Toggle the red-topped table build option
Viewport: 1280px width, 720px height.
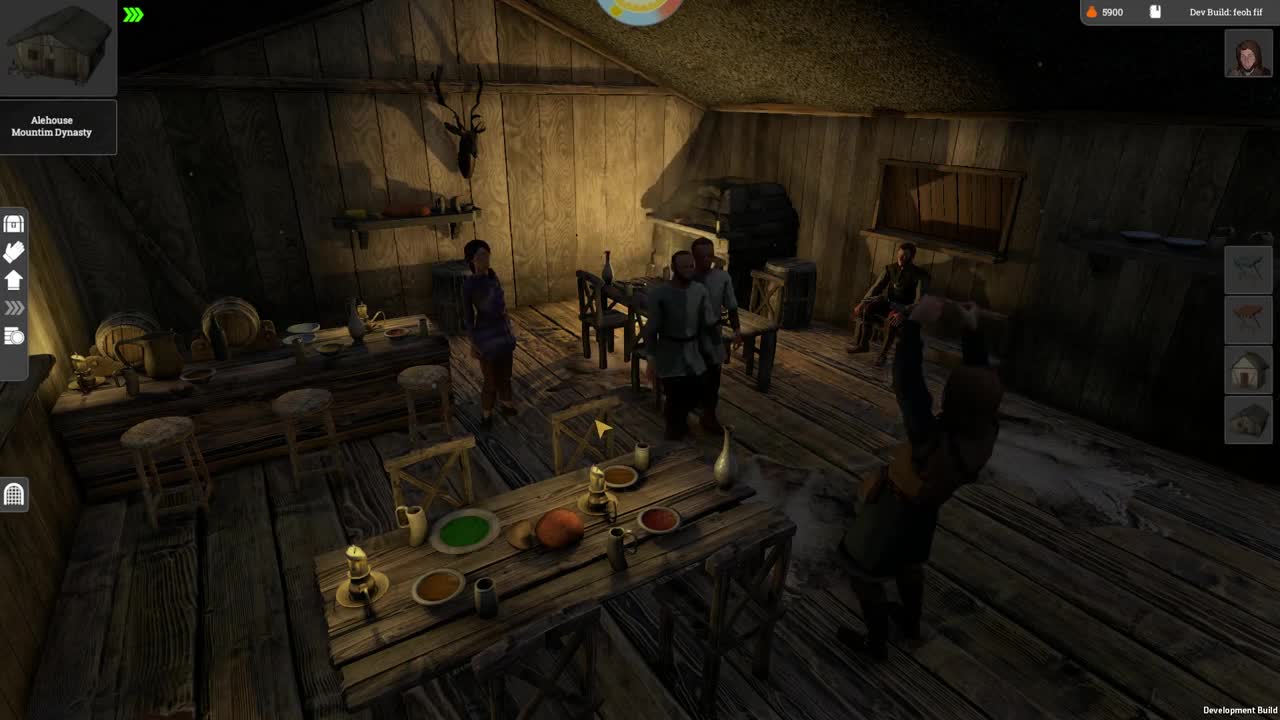[x=1248, y=320]
